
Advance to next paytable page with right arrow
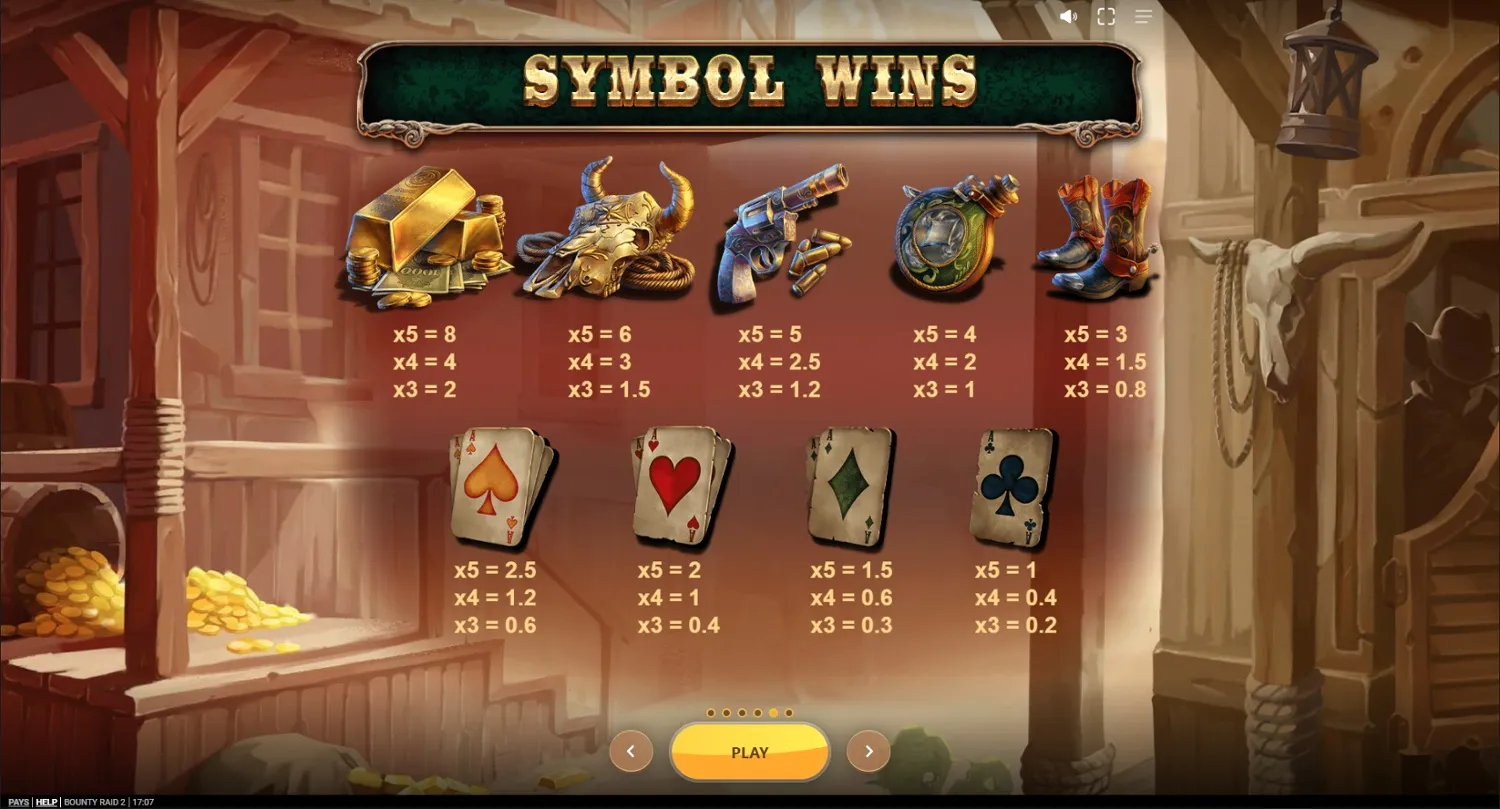pos(868,751)
